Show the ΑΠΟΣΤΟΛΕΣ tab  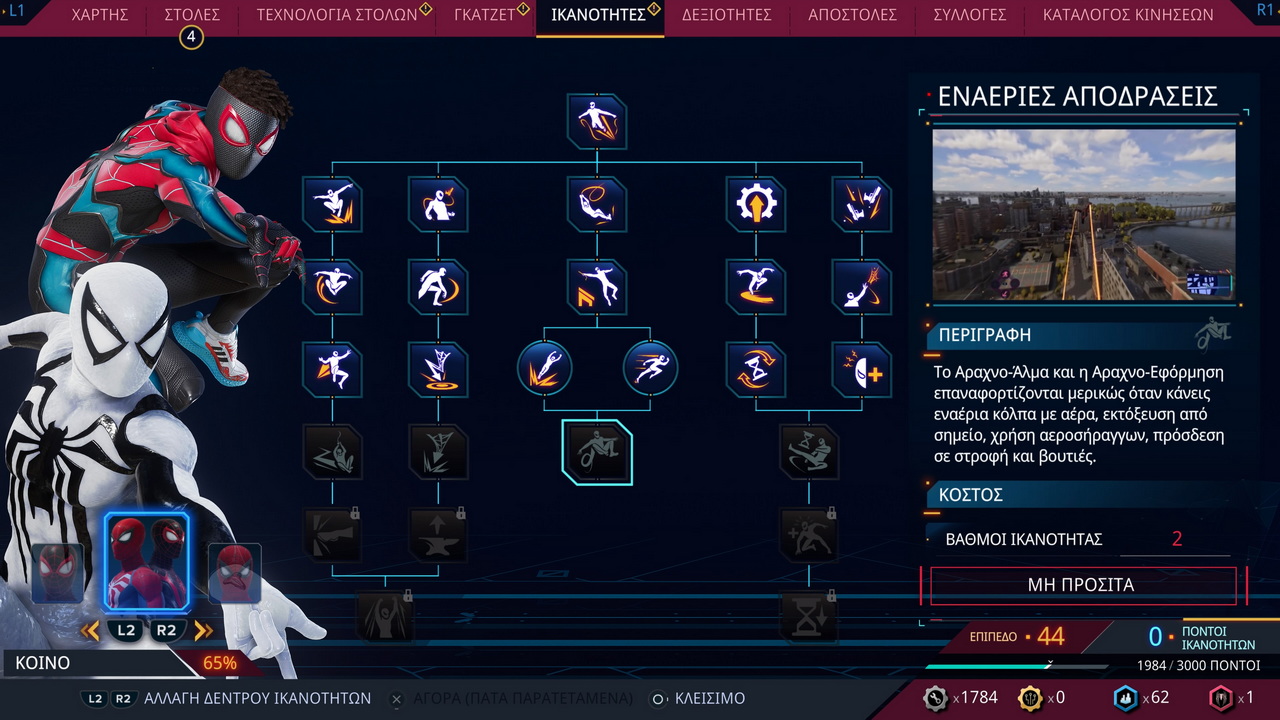coord(852,15)
